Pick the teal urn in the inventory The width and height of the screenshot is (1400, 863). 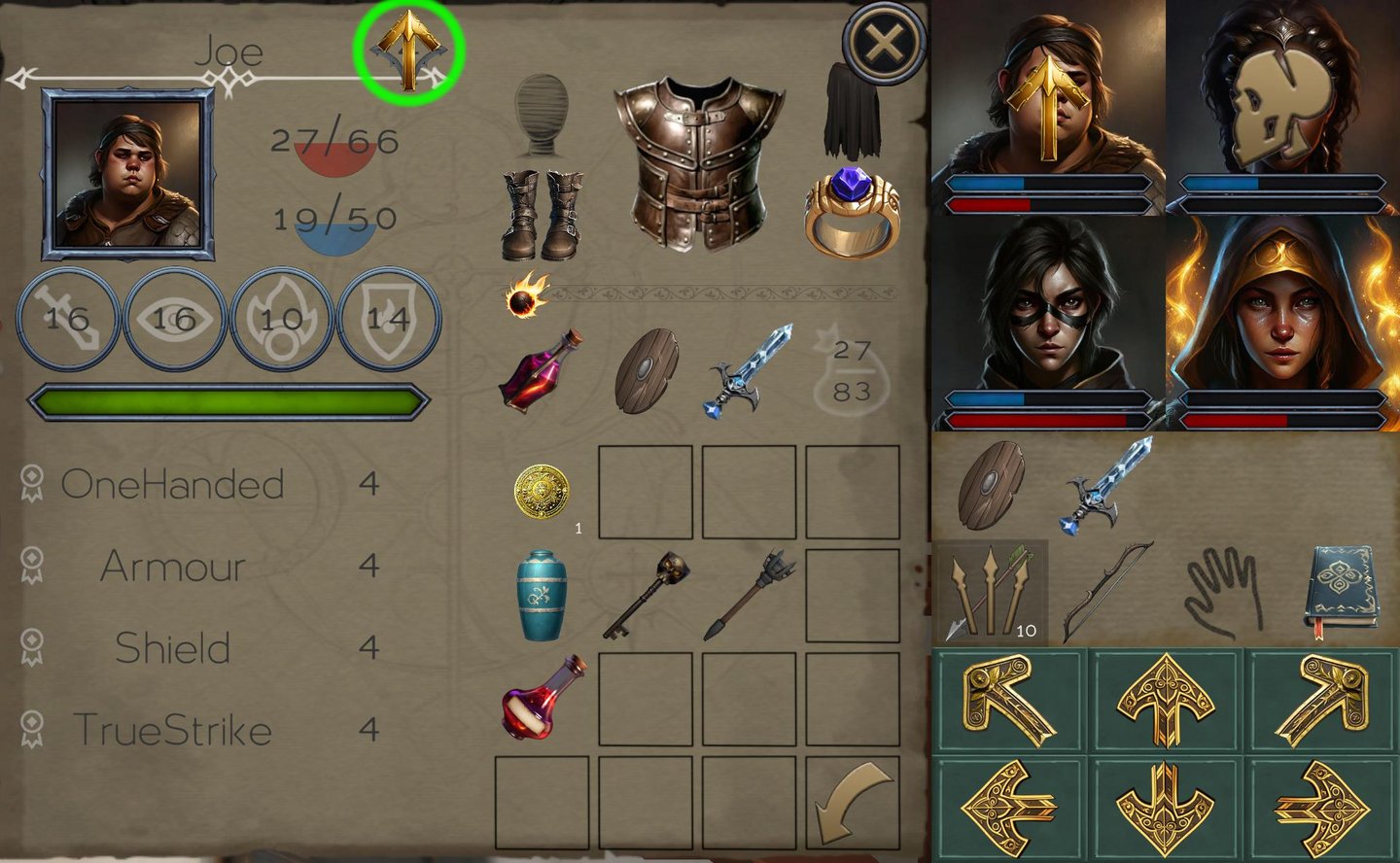pyautogui.click(x=542, y=594)
